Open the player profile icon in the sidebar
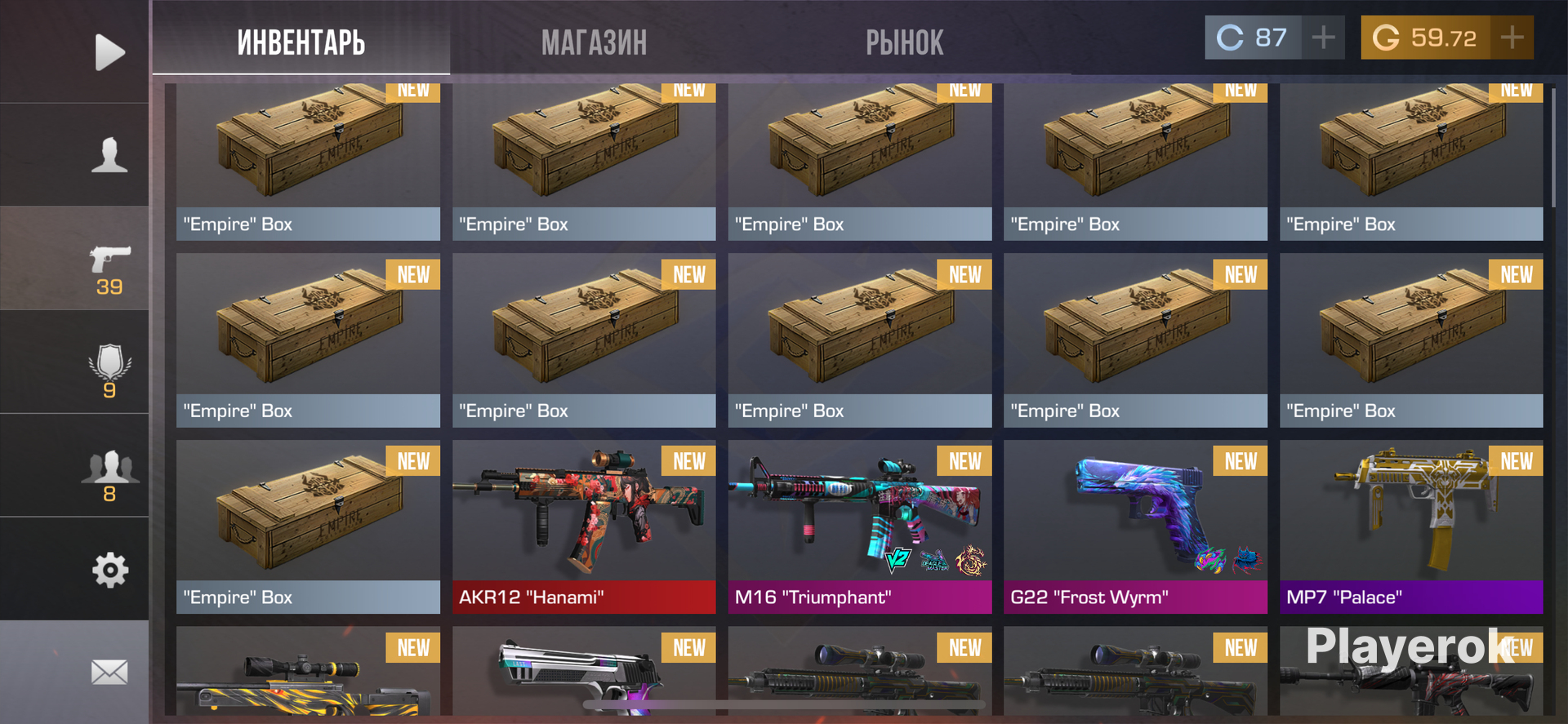This screenshot has height=724, width=1568. [x=110, y=153]
